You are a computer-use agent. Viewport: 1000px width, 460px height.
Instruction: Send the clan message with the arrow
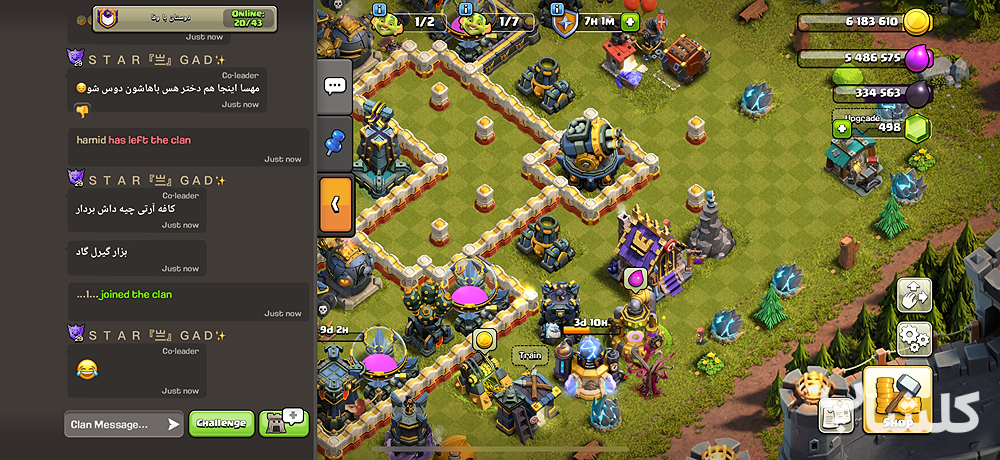[173, 424]
